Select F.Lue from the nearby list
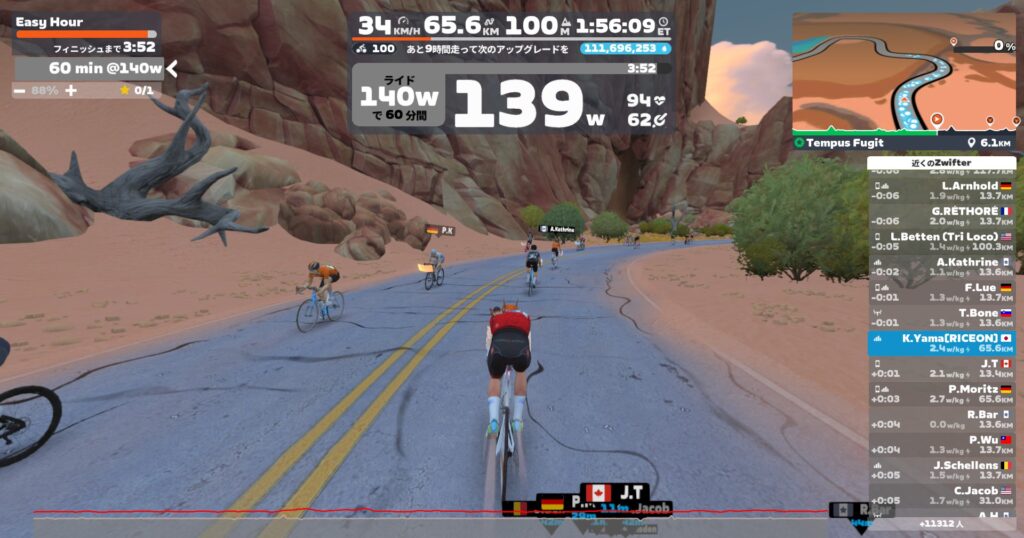This screenshot has width=1024, height=538. coord(942,292)
